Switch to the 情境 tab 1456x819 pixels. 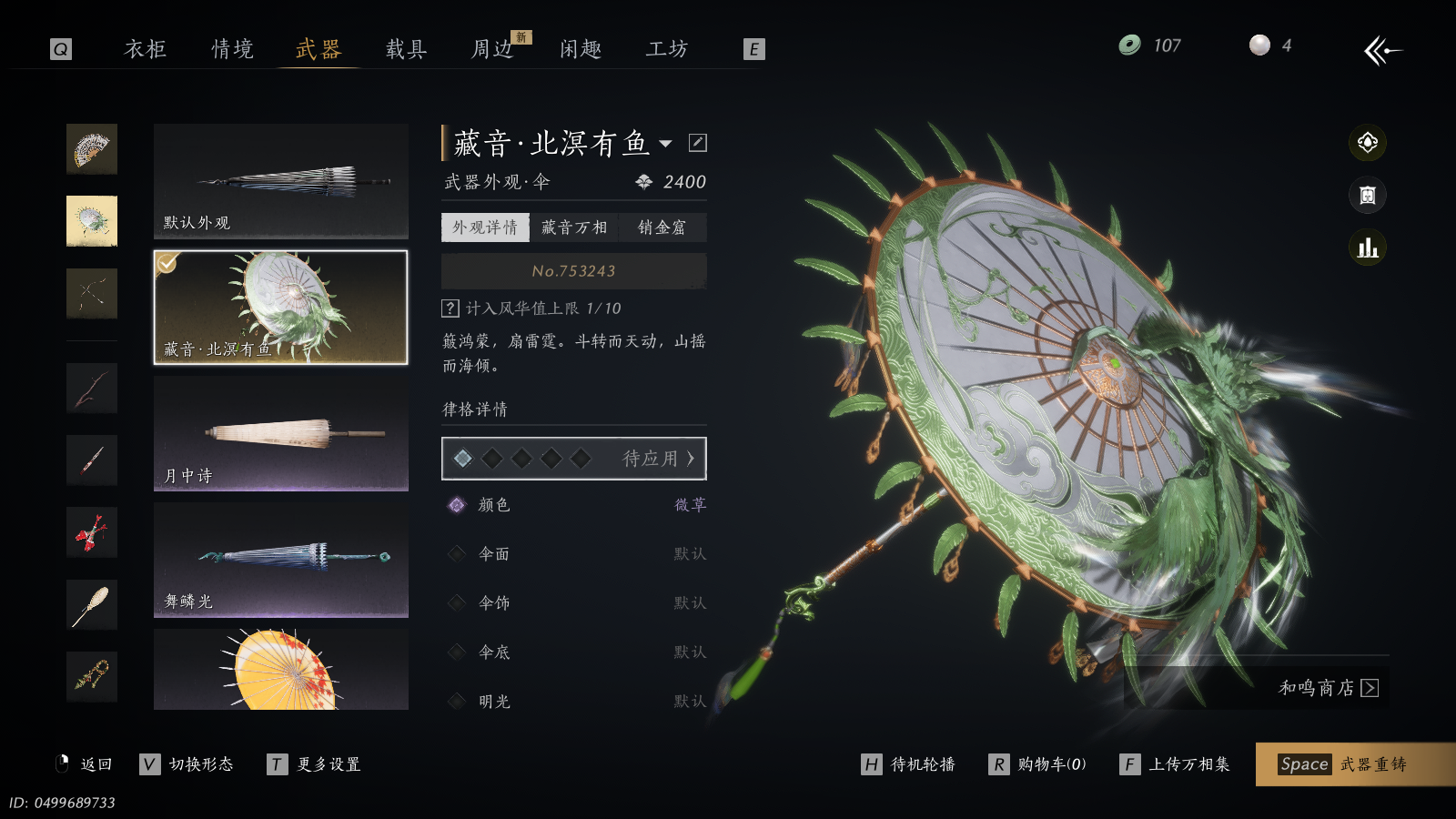[x=232, y=49]
